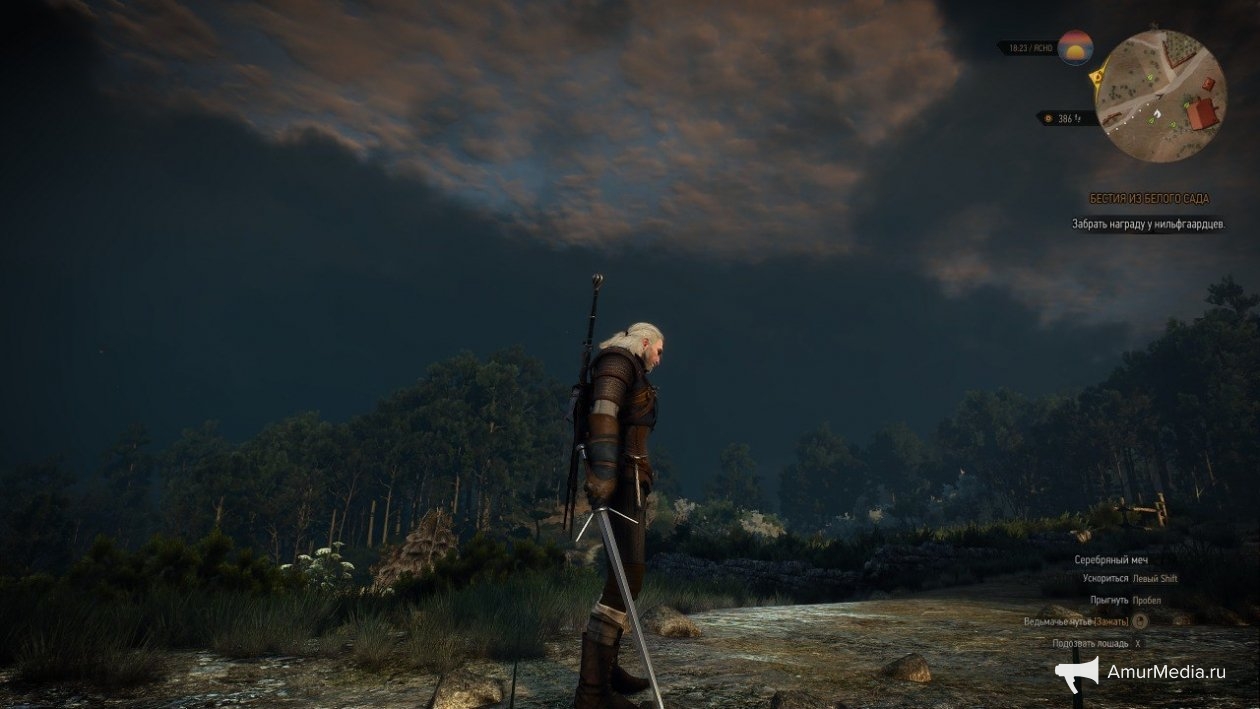Screen dimensions: 1260x709
Task: Click the sunset weather icon
Action: 1076,47
